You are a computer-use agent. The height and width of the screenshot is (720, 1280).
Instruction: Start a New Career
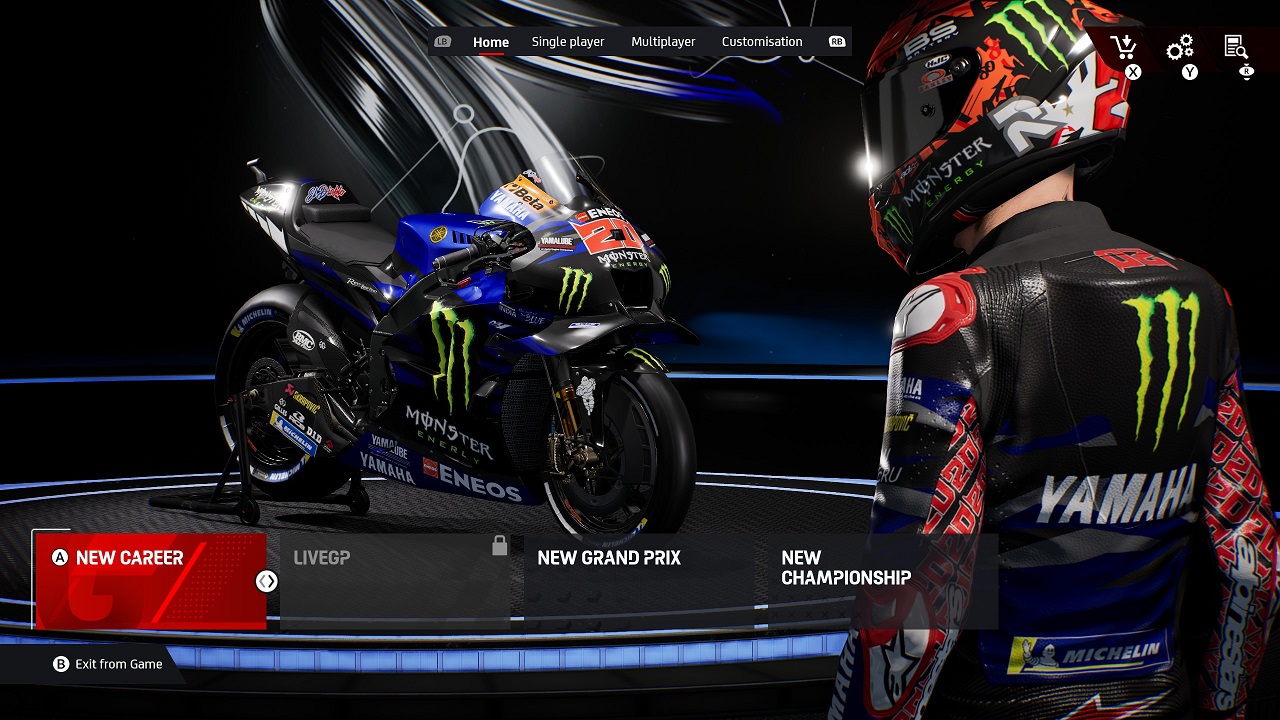(x=151, y=580)
